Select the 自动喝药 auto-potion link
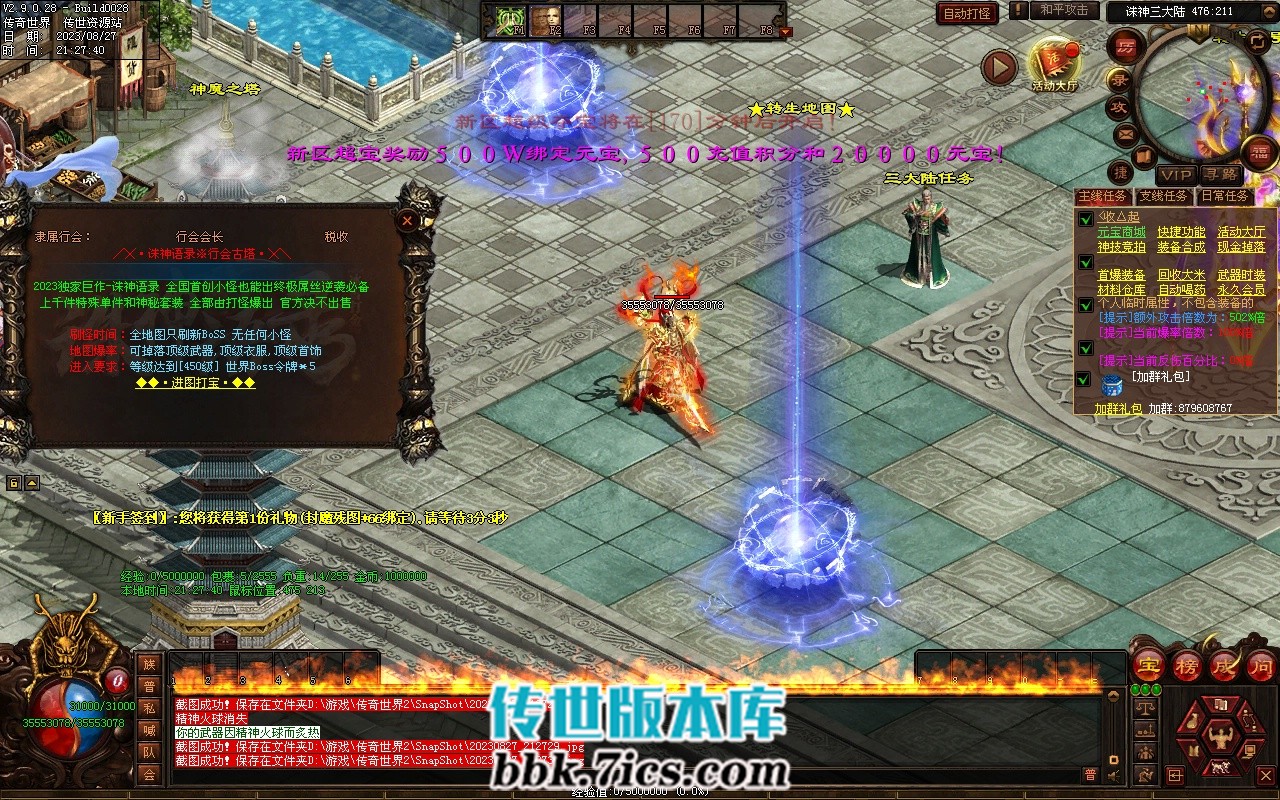The height and width of the screenshot is (800, 1280). point(1181,290)
